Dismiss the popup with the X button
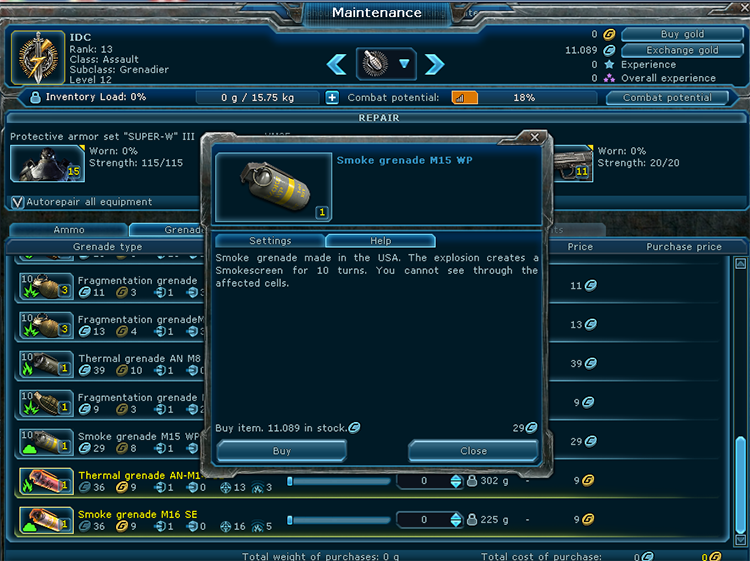Viewport: 750px width, 561px height. click(x=535, y=137)
